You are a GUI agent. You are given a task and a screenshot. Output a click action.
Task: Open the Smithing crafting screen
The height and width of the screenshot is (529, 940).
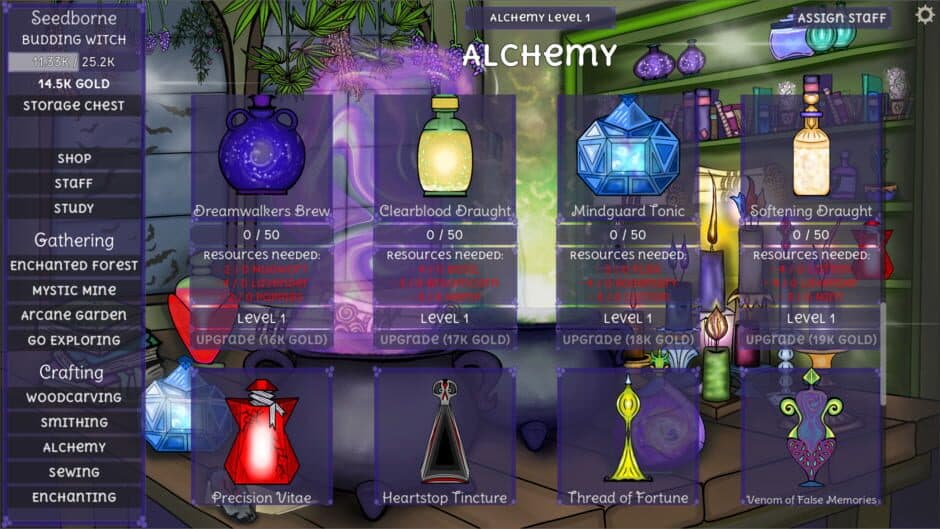click(x=74, y=422)
